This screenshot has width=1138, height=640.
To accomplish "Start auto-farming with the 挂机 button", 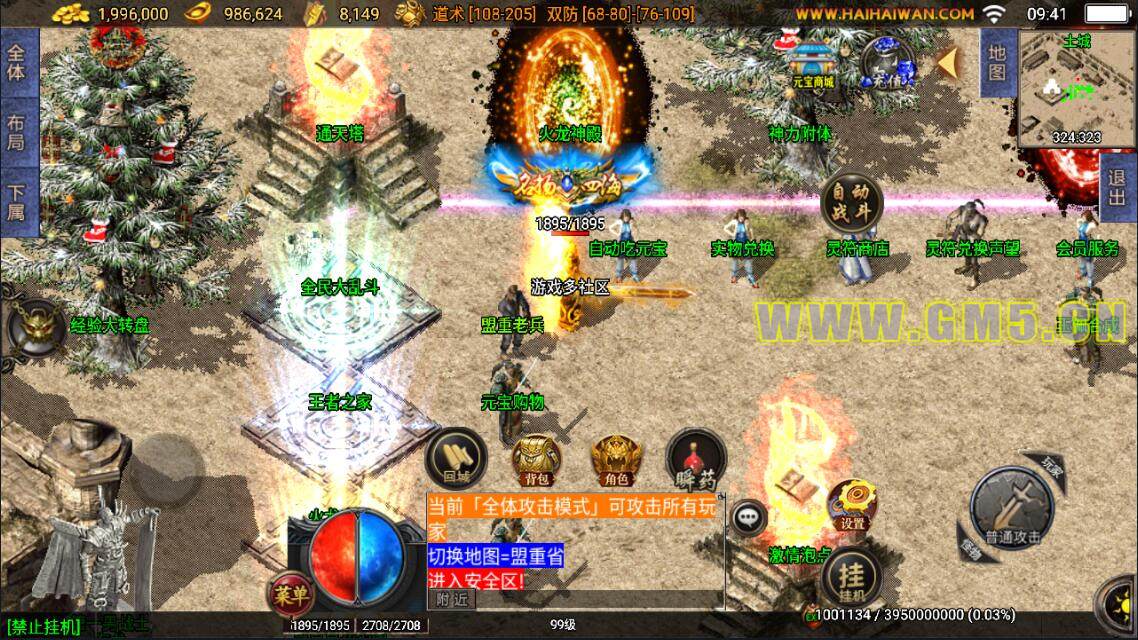I will pos(851,579).
